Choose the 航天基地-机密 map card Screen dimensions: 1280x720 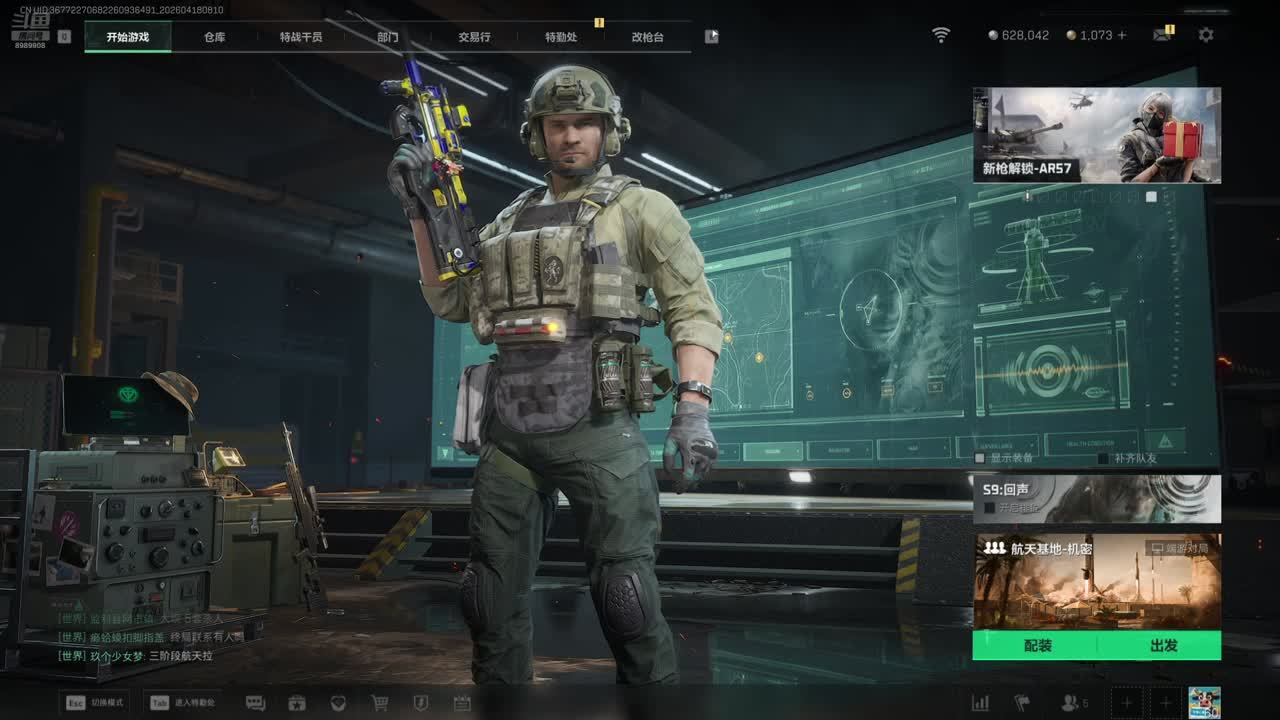1096,582
